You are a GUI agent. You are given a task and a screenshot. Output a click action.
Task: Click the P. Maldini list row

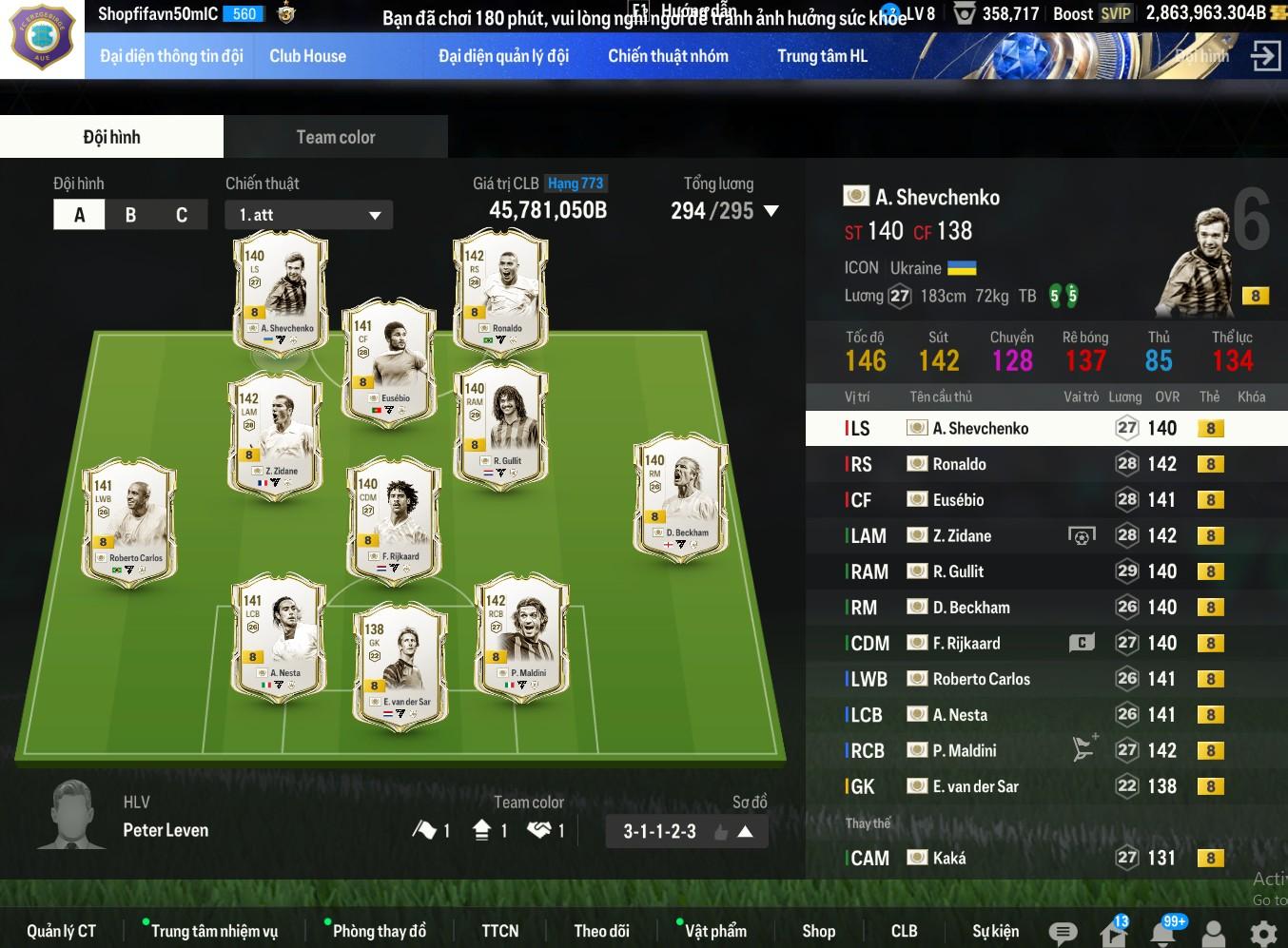[x=964, y=751]
